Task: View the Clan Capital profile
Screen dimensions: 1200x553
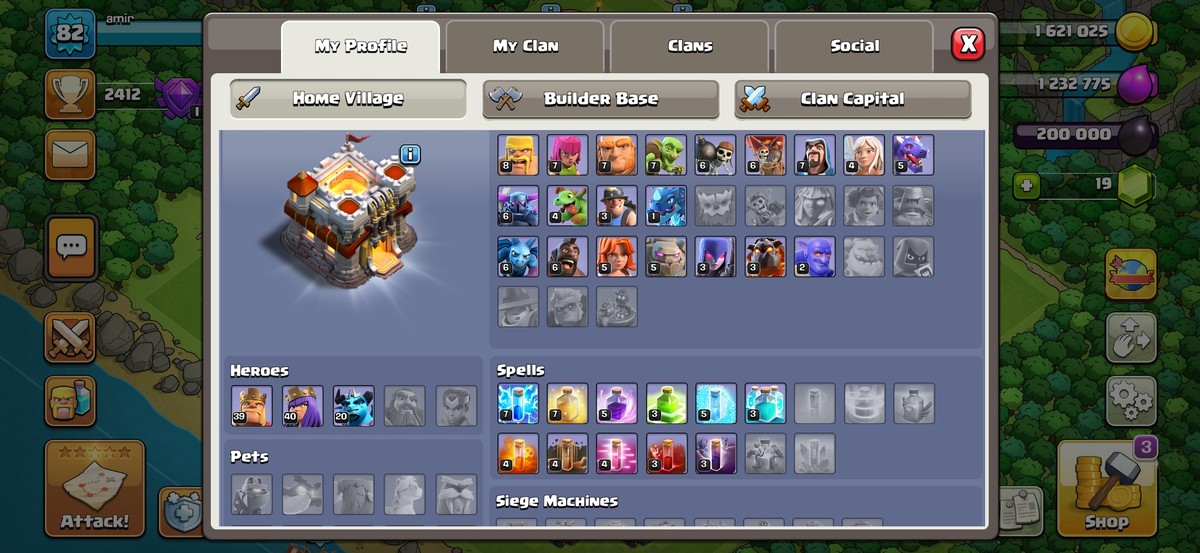Action: (x=852, y=99)
